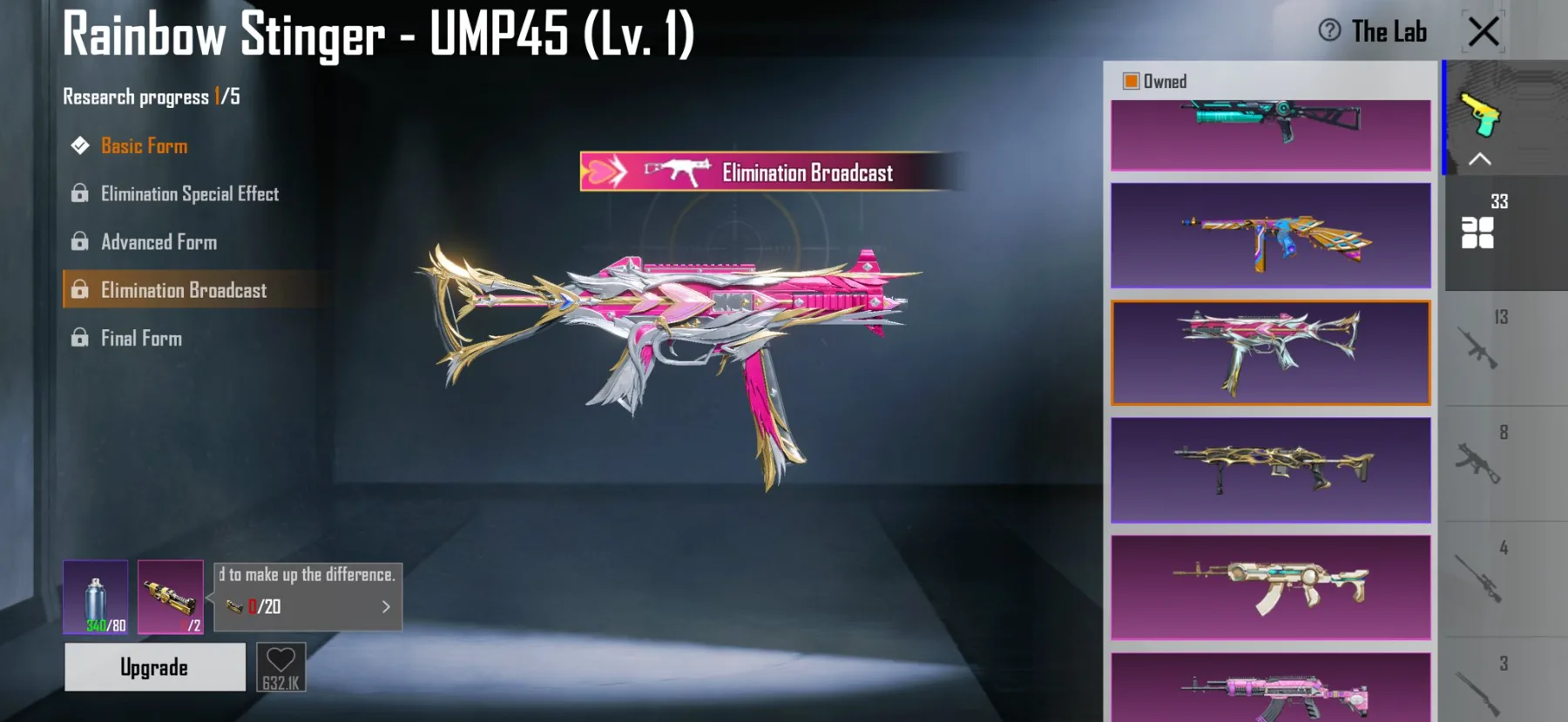The width and height of the screenshot is (1568, 722).
Task: Select the teal rifle skin thumbnail
Action: coord(1270,135)
